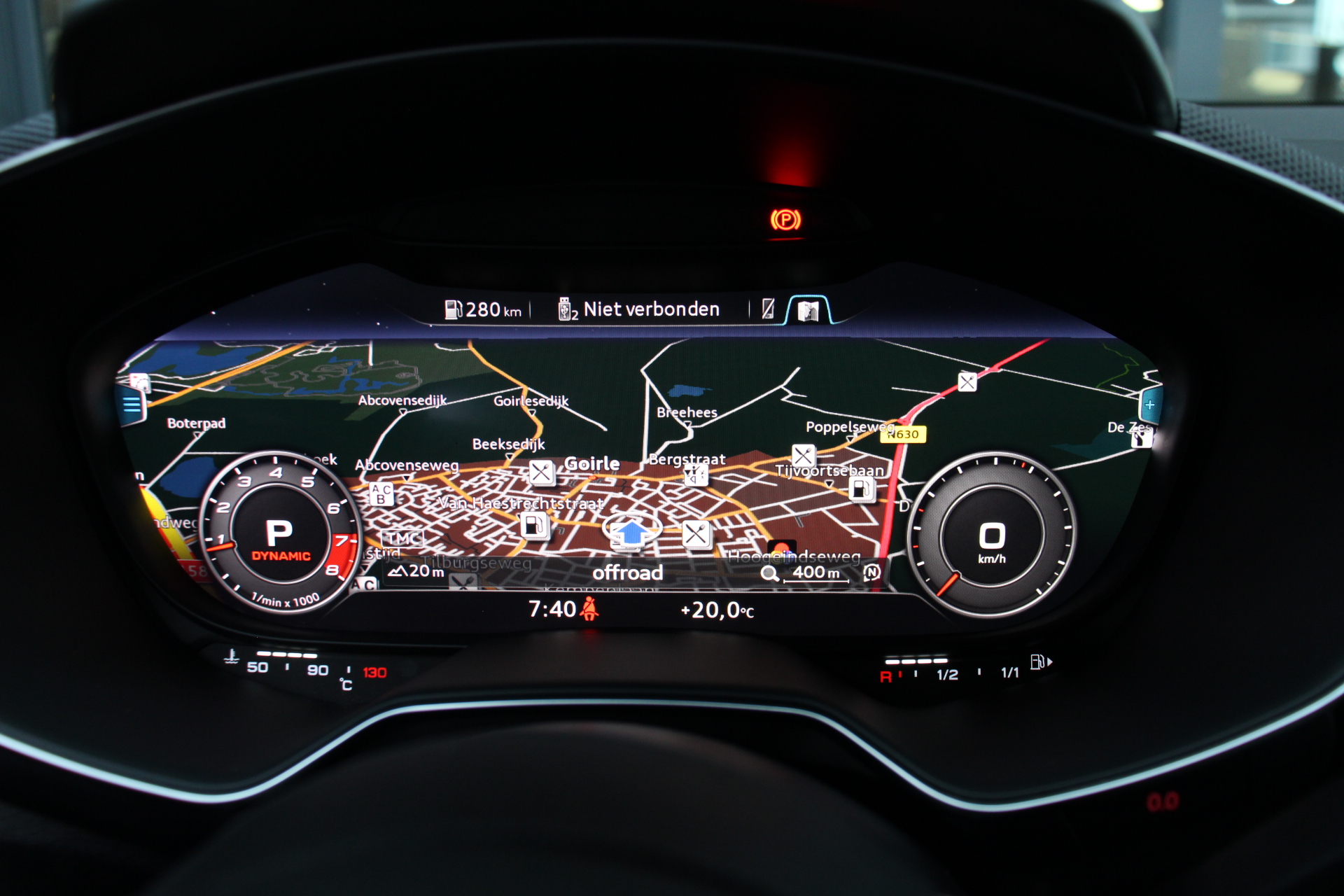This screenshot has width=1344, height=896.
Task: Select the yellow N630 road sign
Action: 903,435
